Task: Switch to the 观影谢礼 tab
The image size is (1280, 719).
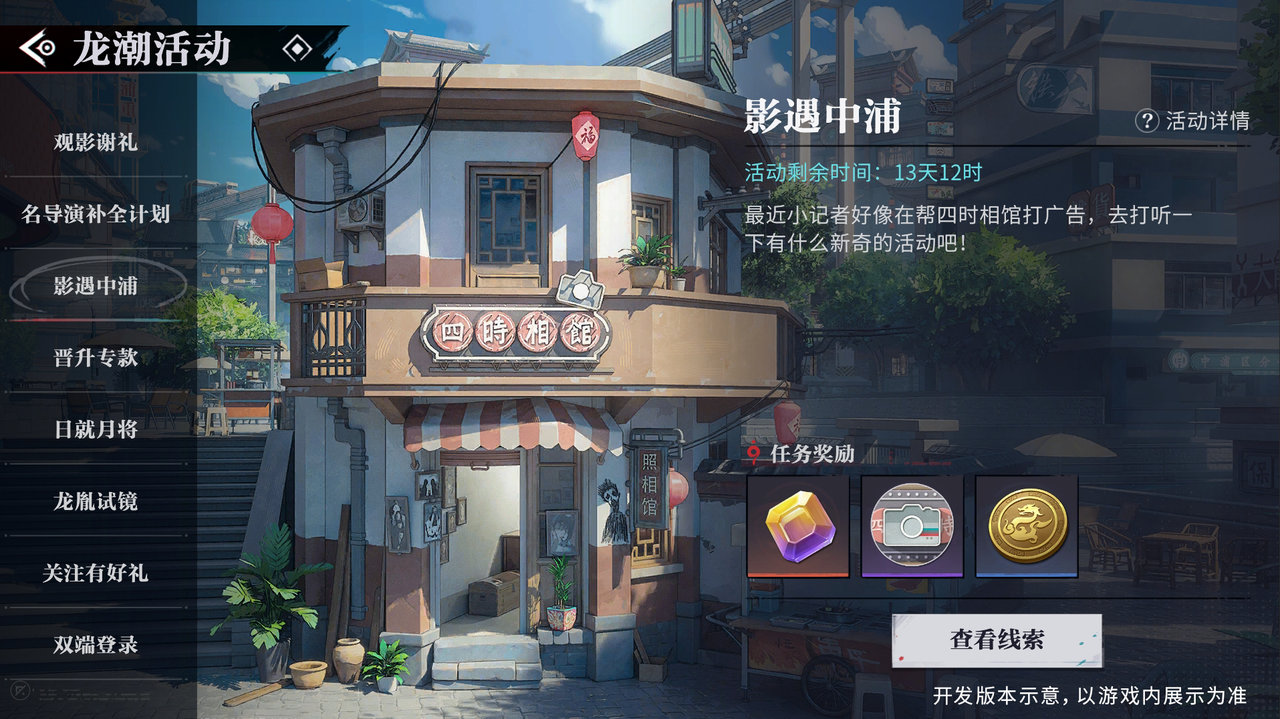Action: 96,142
